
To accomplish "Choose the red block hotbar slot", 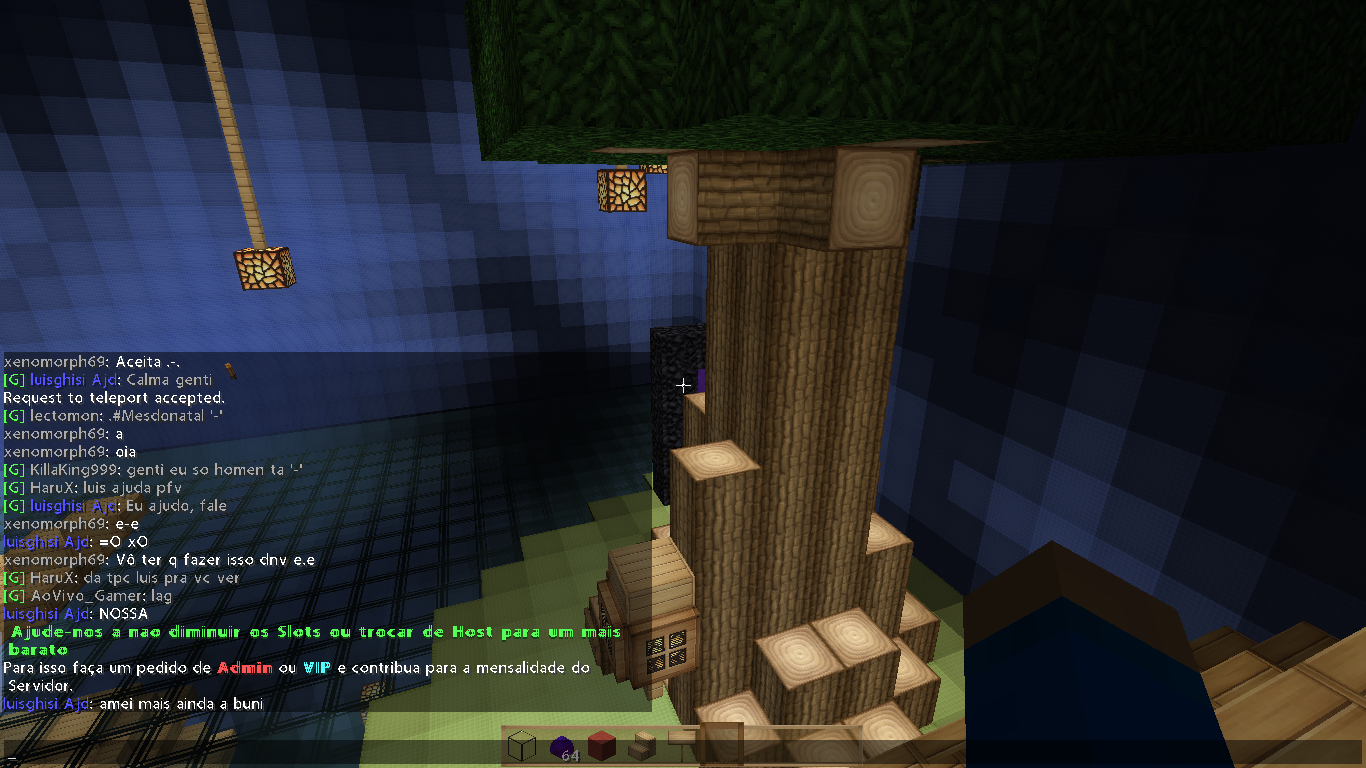I will (601, 746).
